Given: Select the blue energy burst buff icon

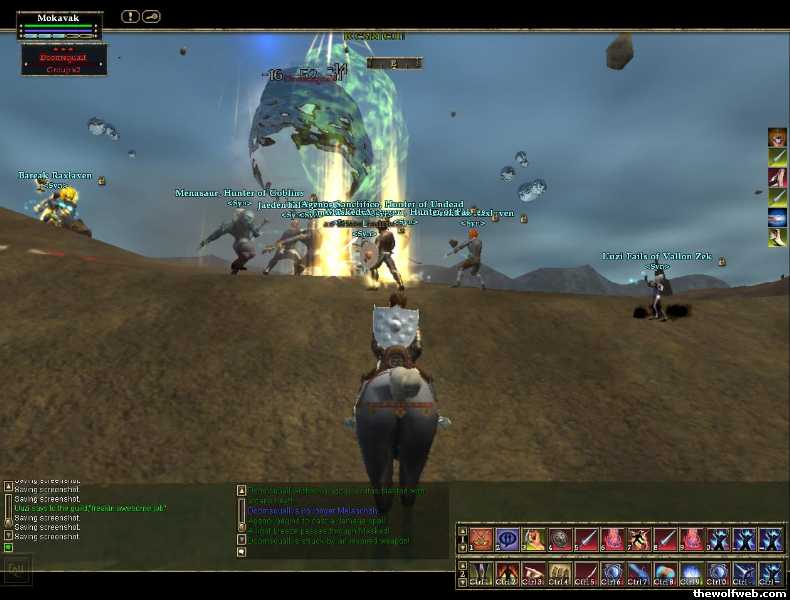Looking at the screenshot, I should [x=777, y=217].
